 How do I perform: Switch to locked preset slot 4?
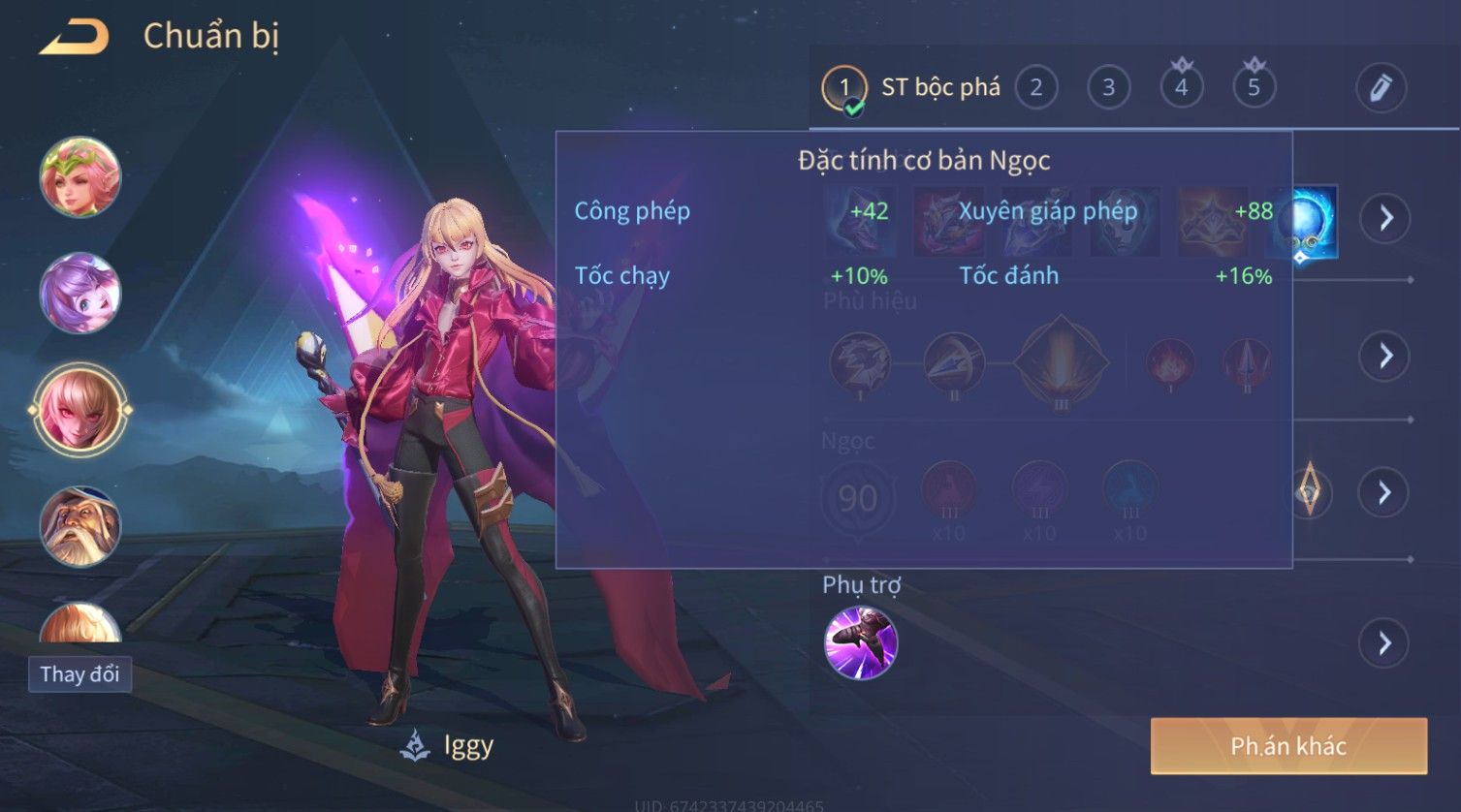pos(1181,88)
